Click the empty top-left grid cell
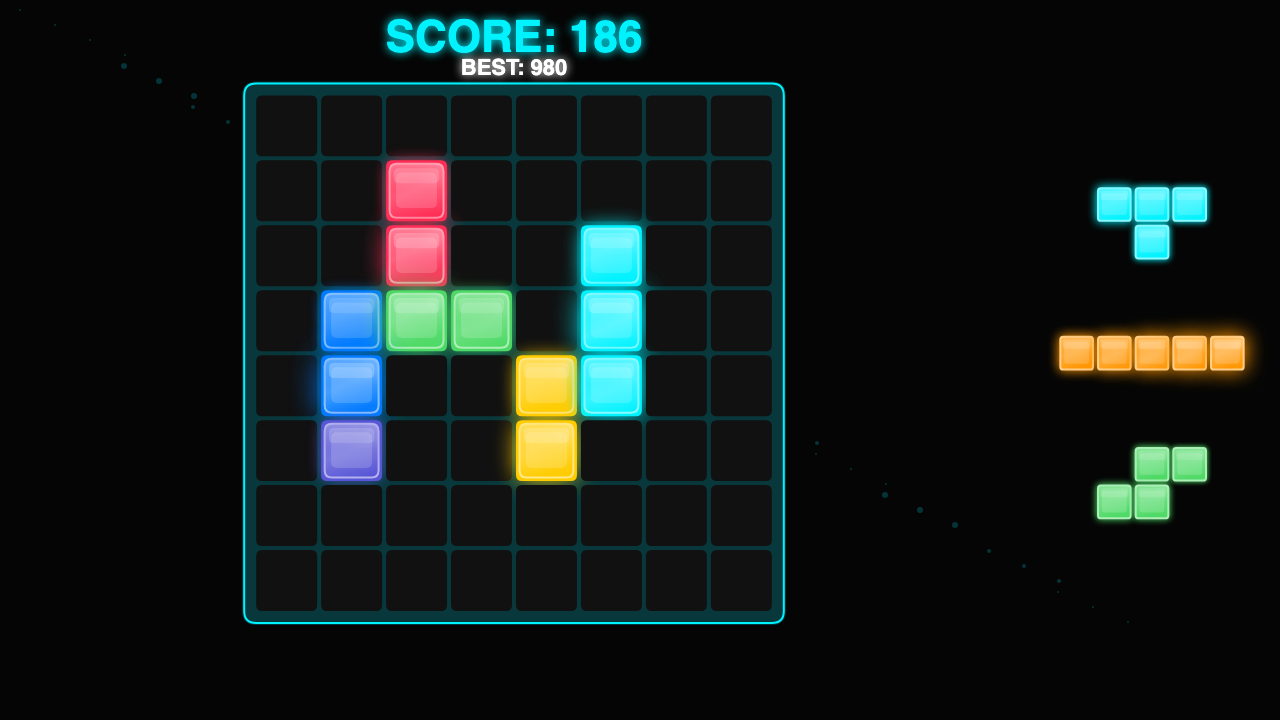The height and width of the screenshot is (720, 1280). pos(286,126)
